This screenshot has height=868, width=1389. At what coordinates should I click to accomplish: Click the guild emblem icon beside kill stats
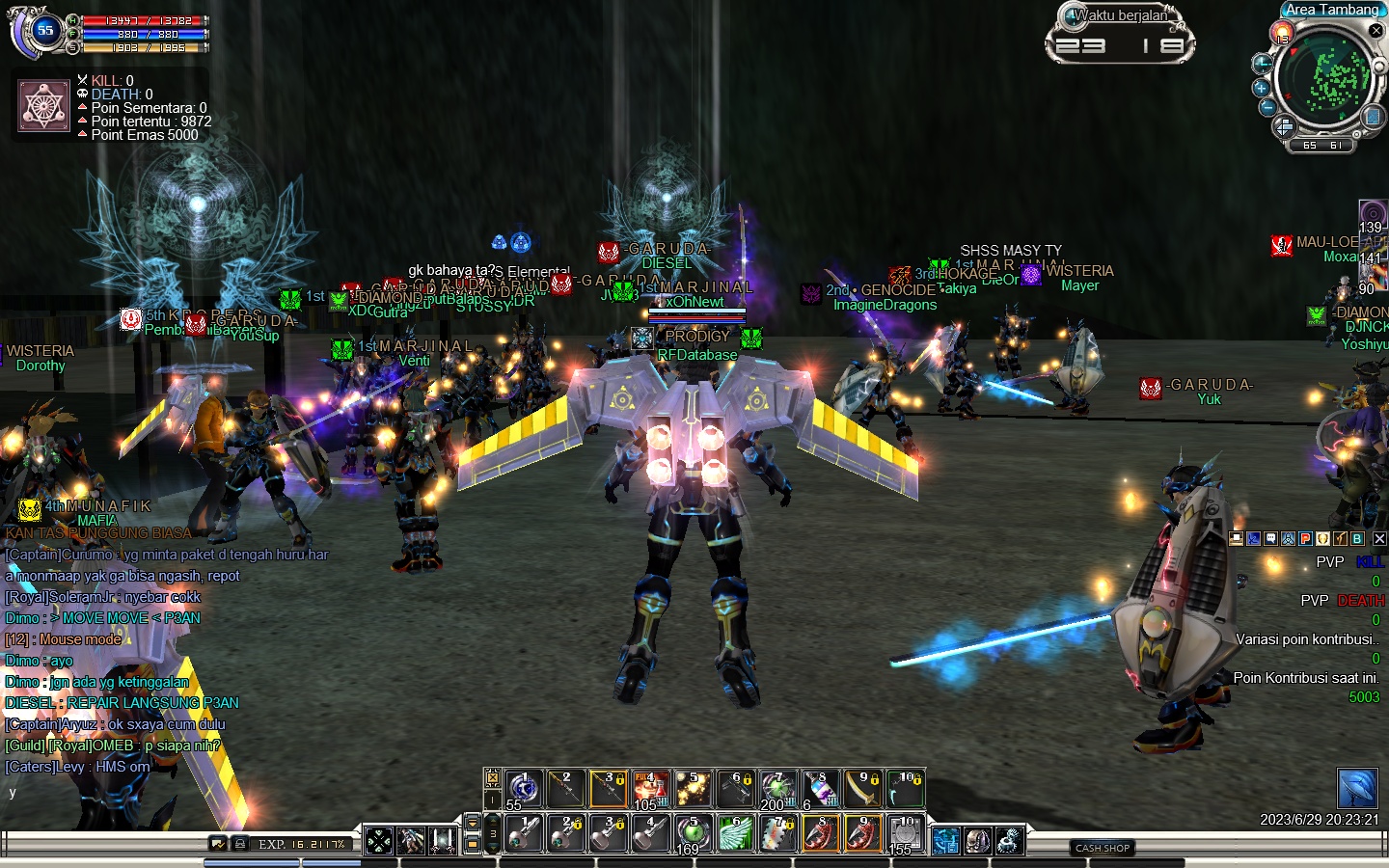(43, 106)
